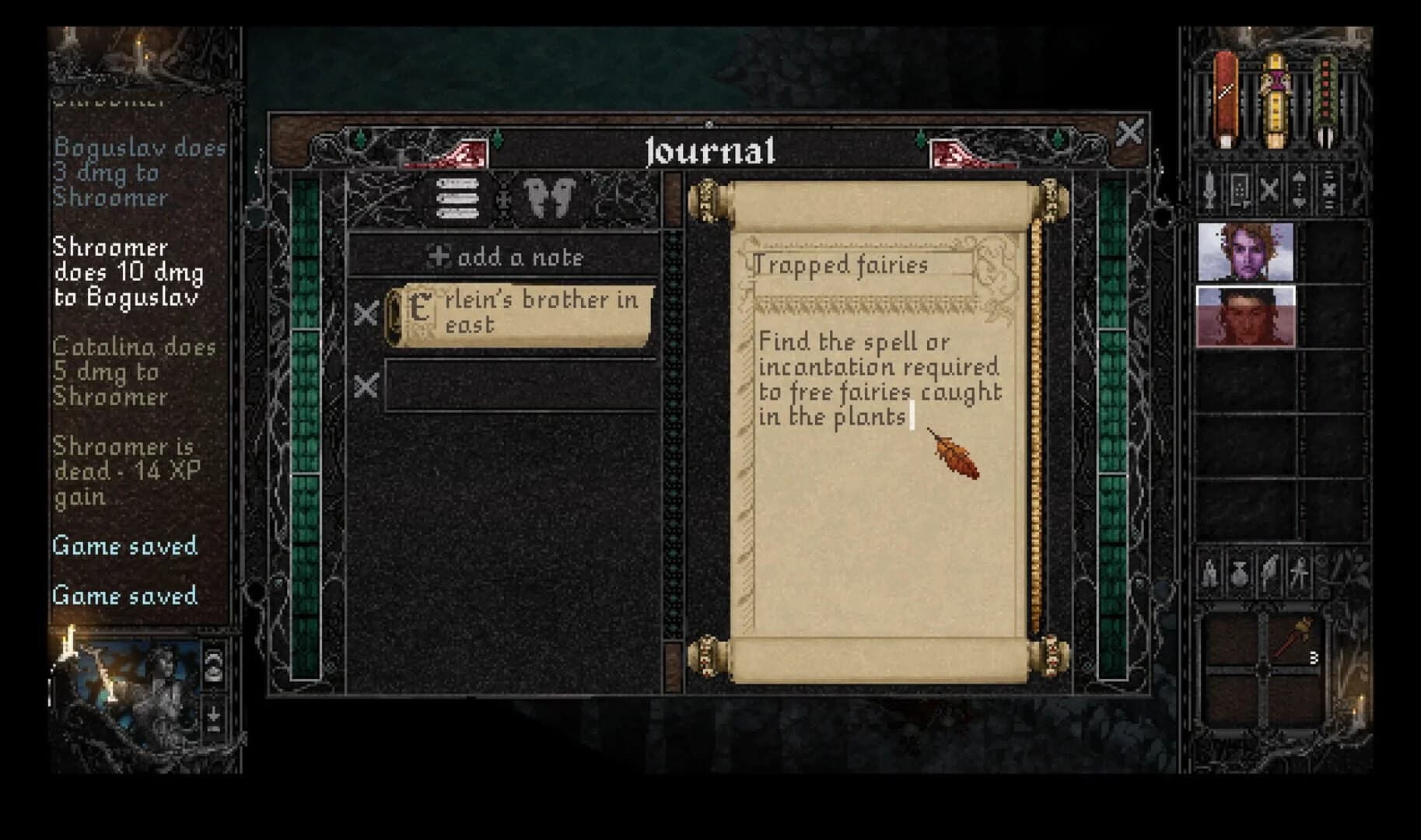The image size is (1421, 840).
Task: Open the notes list tab in the journal
Action: click(459, 198)
